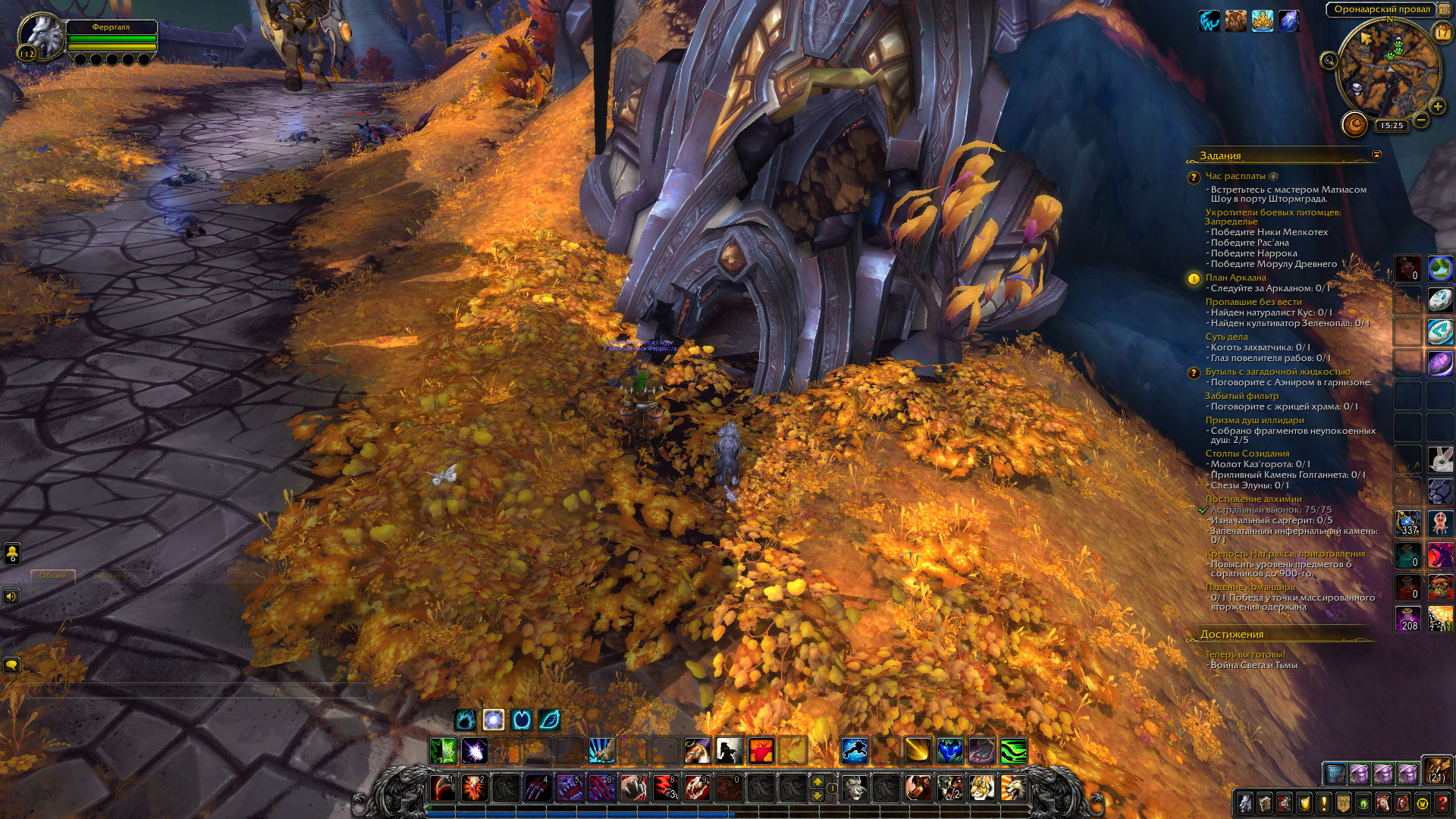Open the character info micro button

pos(1244,803)
